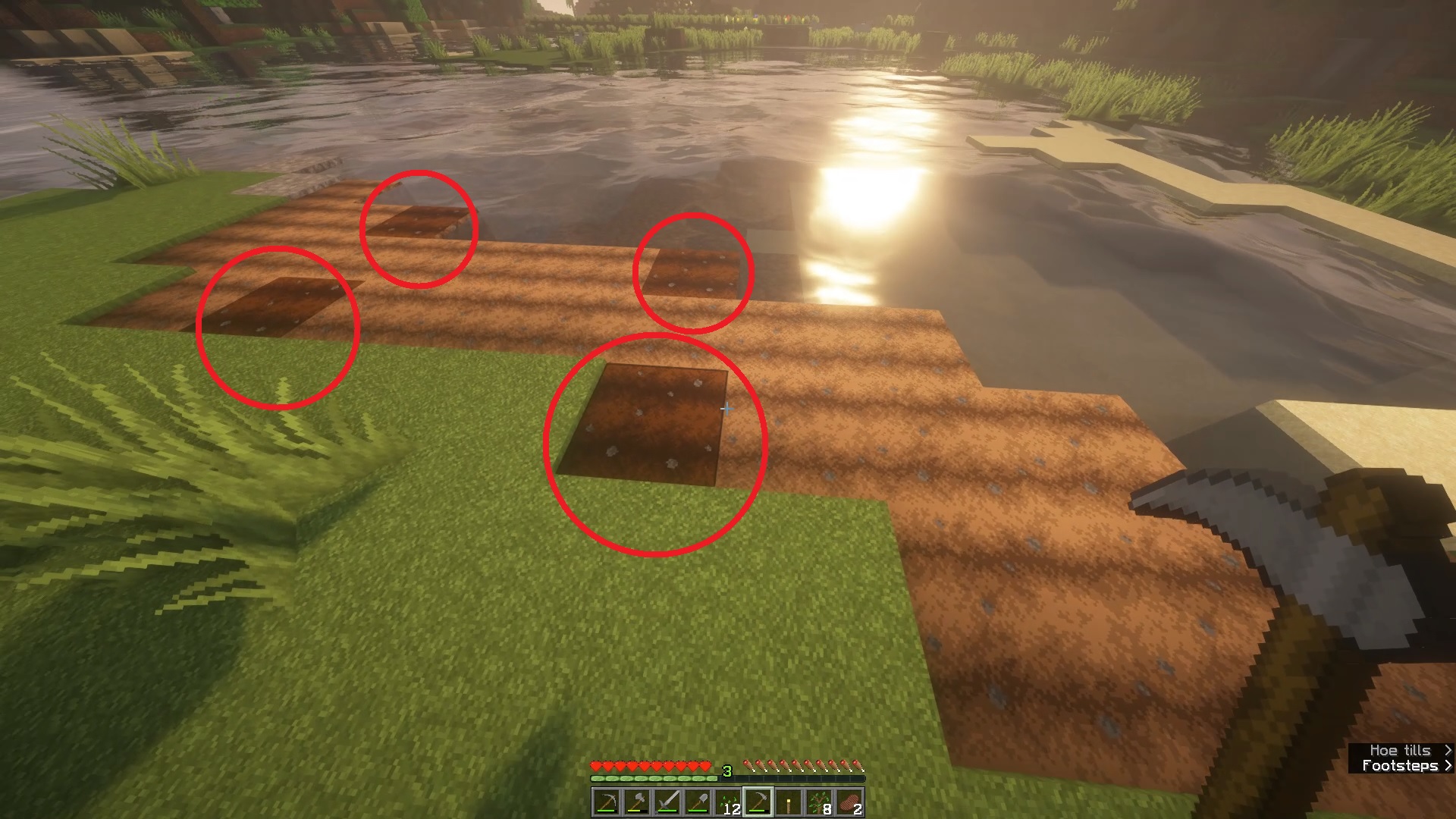Select the stack of 12 wheat seeds
Screen dimensions: 1456x819
click(728, 800)
